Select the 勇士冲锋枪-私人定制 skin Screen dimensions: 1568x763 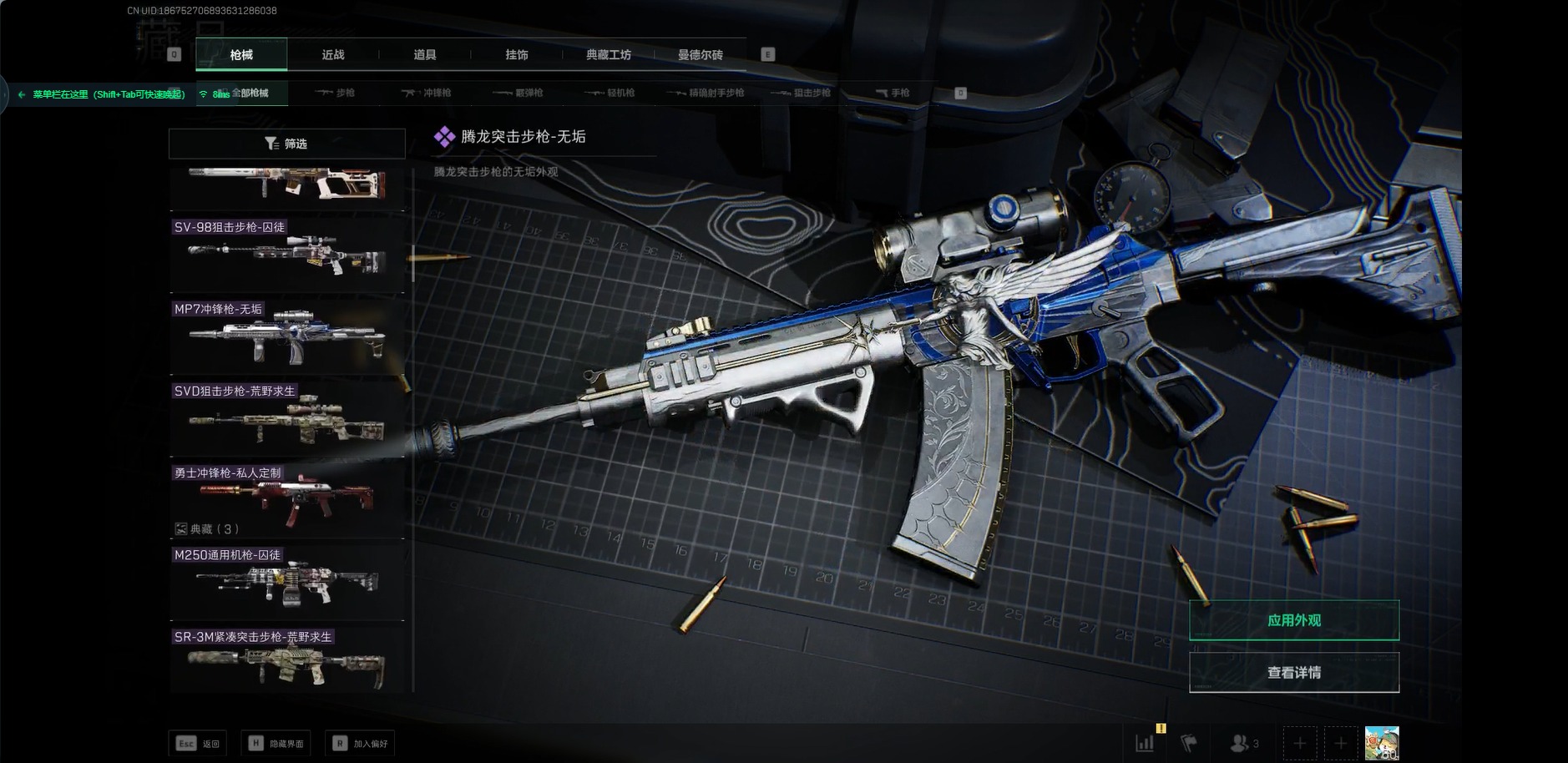point(286,500)
